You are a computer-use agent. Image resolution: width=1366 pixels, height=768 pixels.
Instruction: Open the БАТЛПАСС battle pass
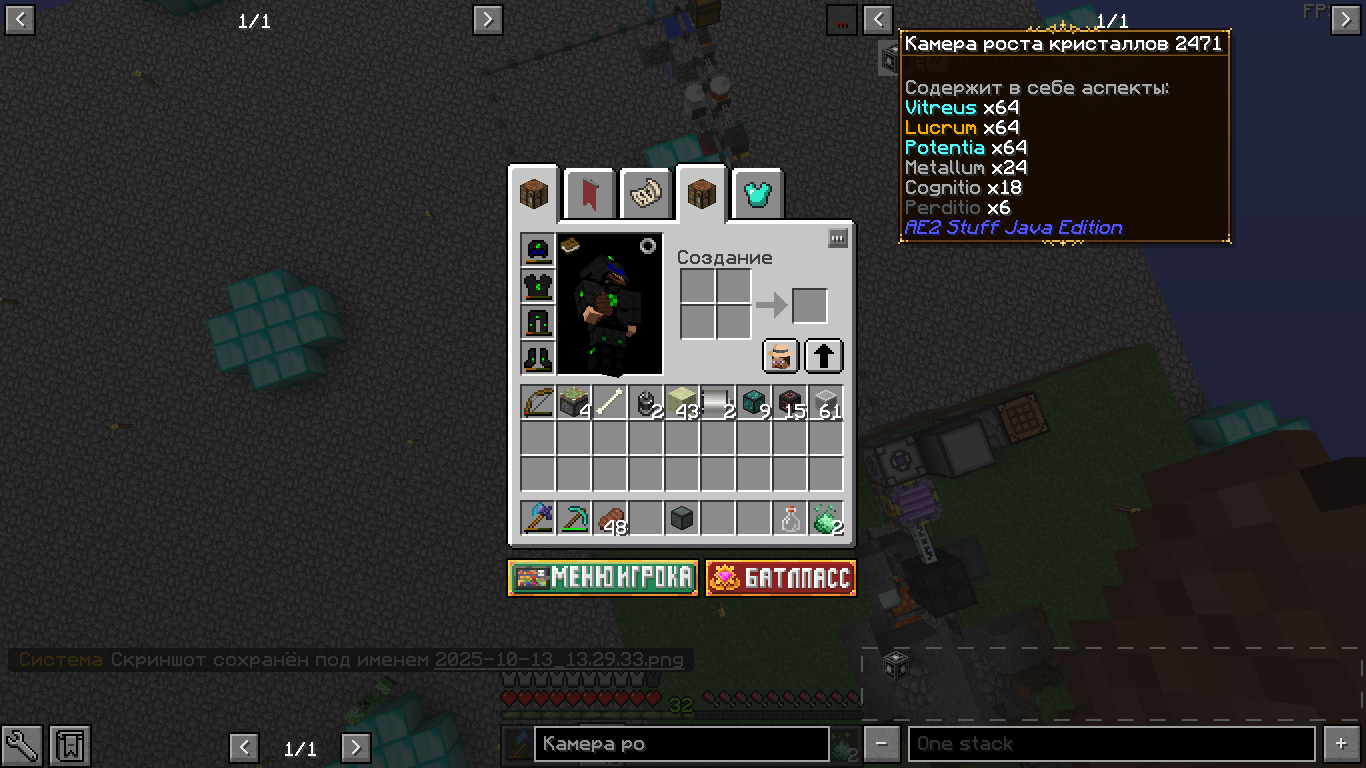(x=781, y=578)
